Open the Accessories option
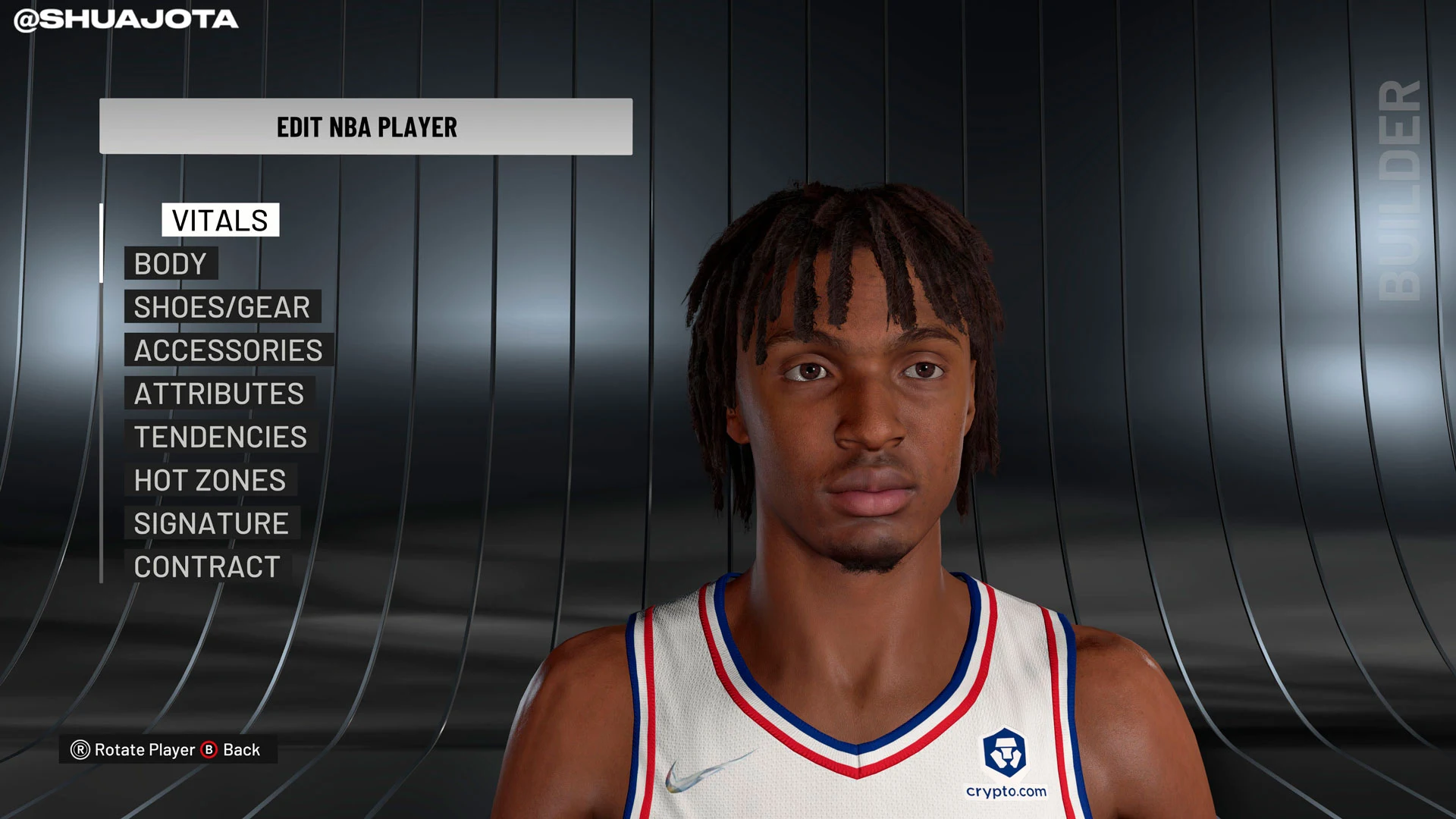This screenshot has width=1456, height=819. [228, 350]
